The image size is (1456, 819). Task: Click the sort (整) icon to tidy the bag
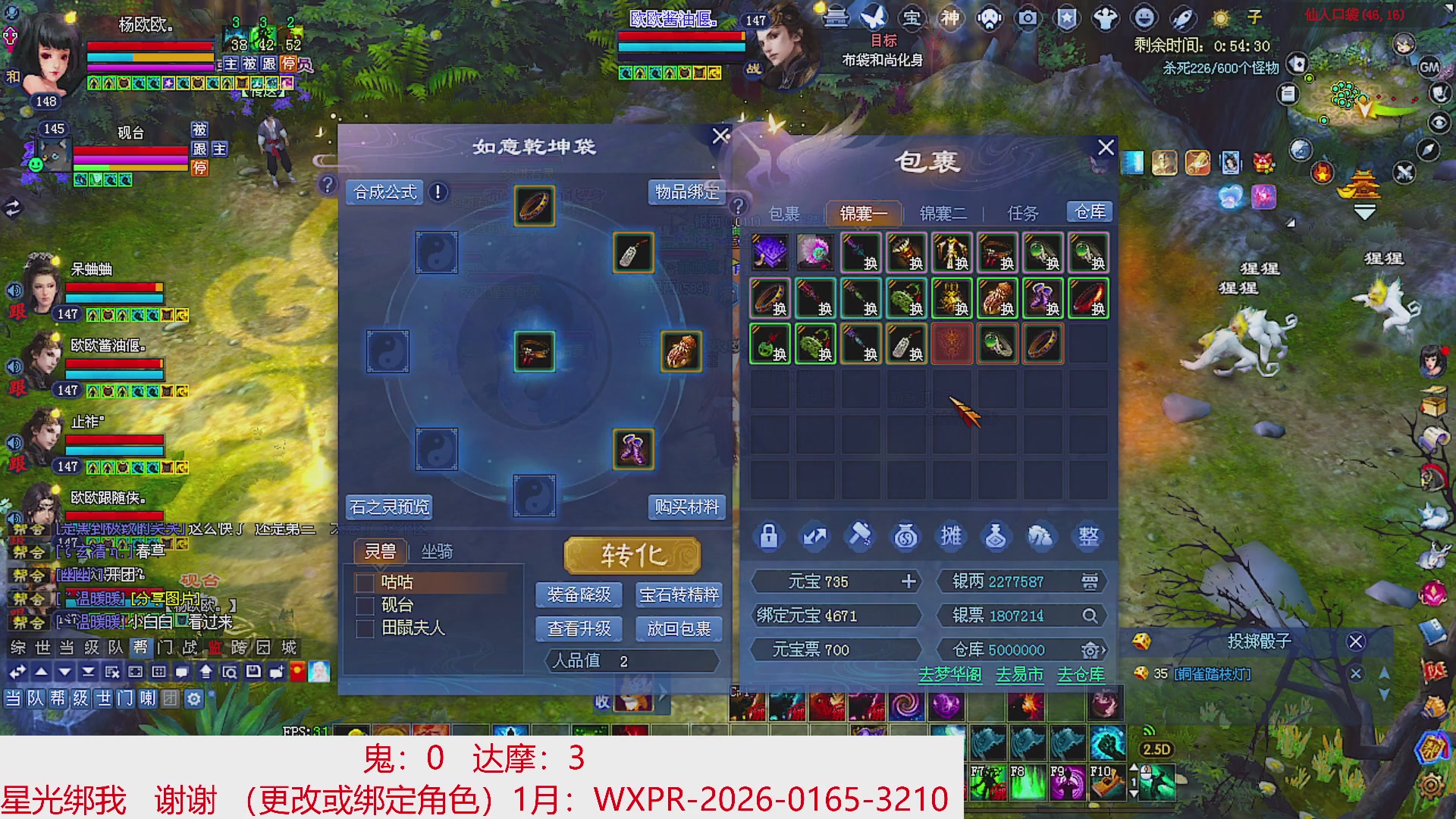pos(1087,536)
